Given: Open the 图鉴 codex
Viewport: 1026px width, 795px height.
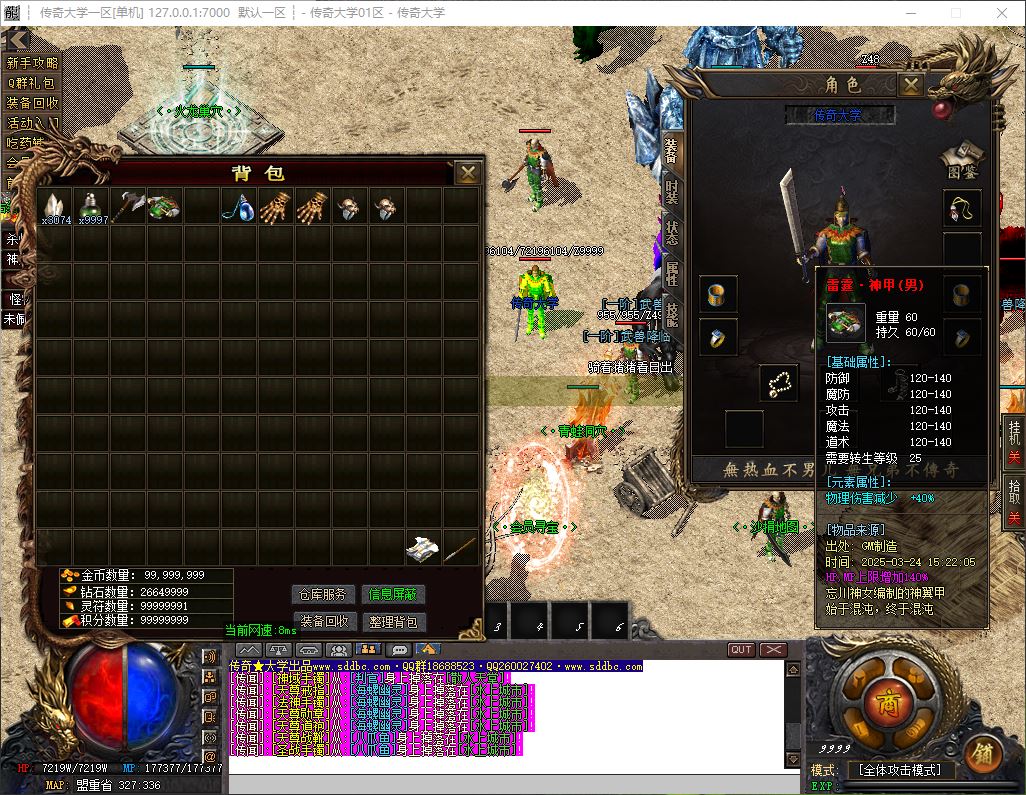Looking at the screenshot, I should click(x=961, y=160).
